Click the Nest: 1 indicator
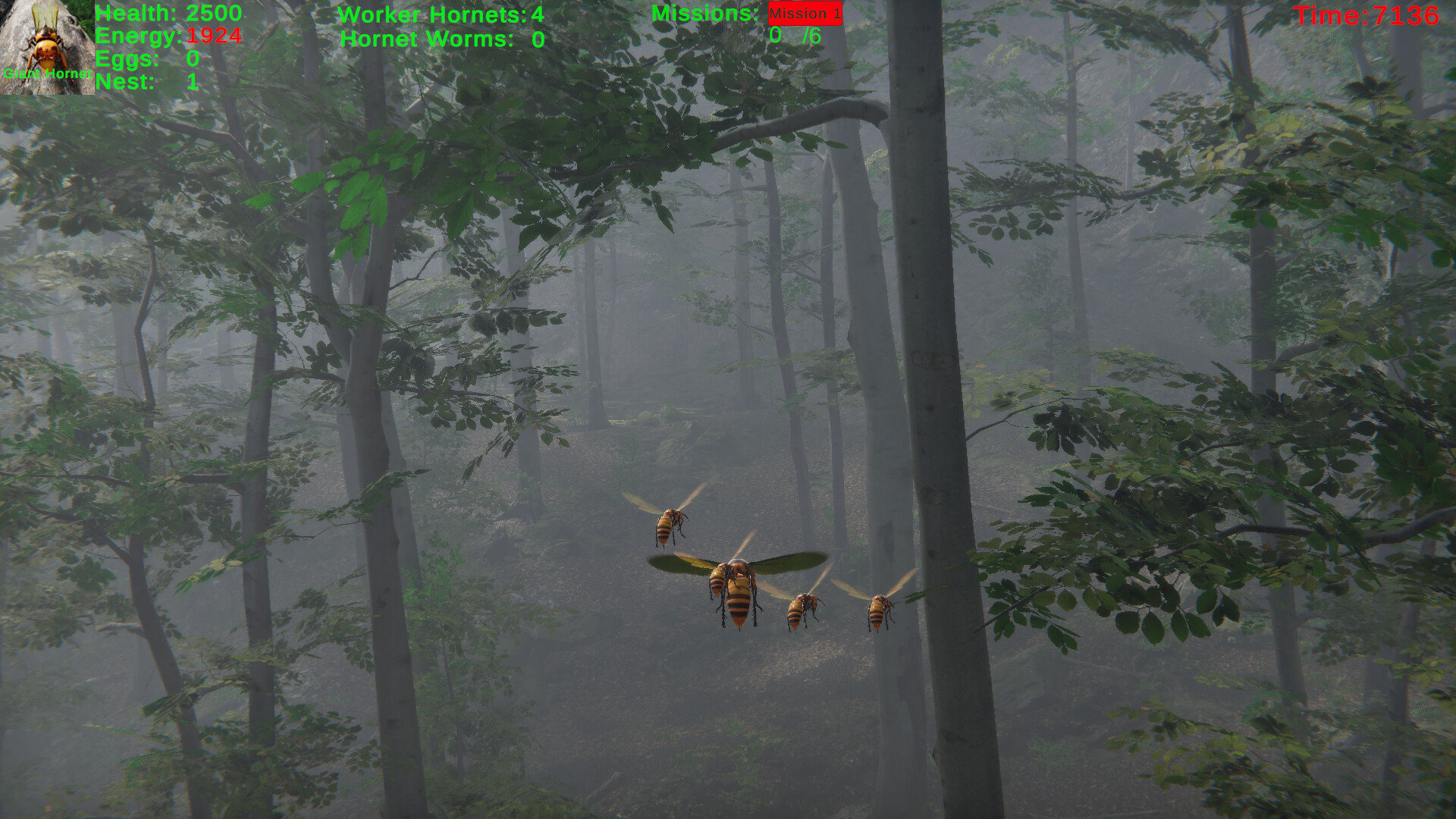Viewport: 1456px width, 819px height. [x=146, y=83]
